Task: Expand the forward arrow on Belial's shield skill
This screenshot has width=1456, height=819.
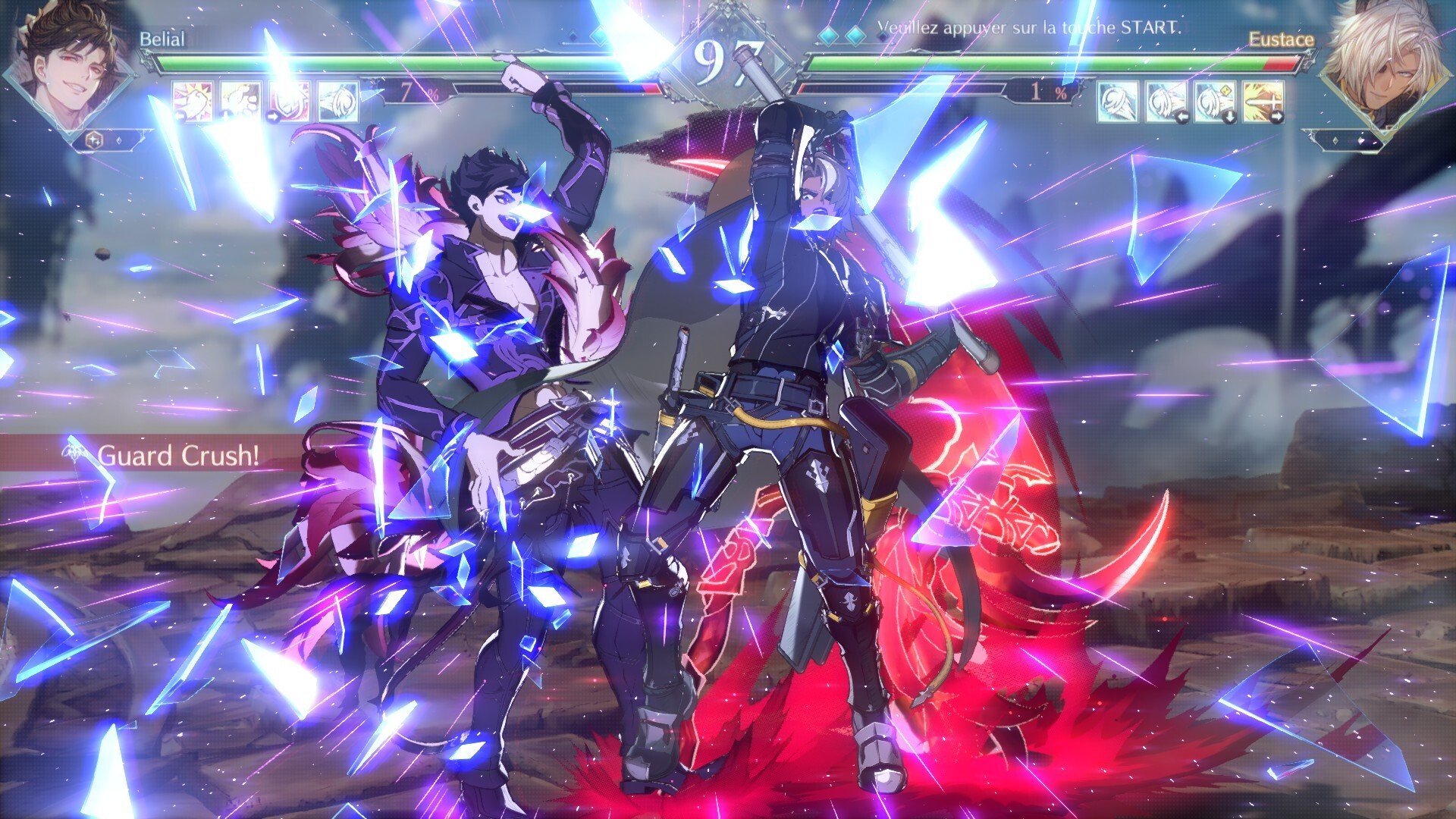Action: point(274,117)
